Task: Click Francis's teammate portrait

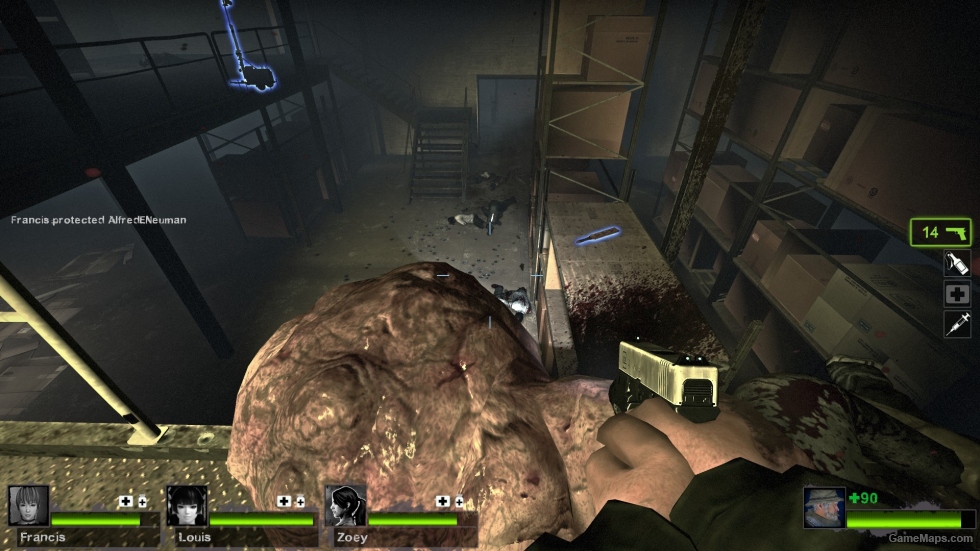Action: tap(28, 506)
